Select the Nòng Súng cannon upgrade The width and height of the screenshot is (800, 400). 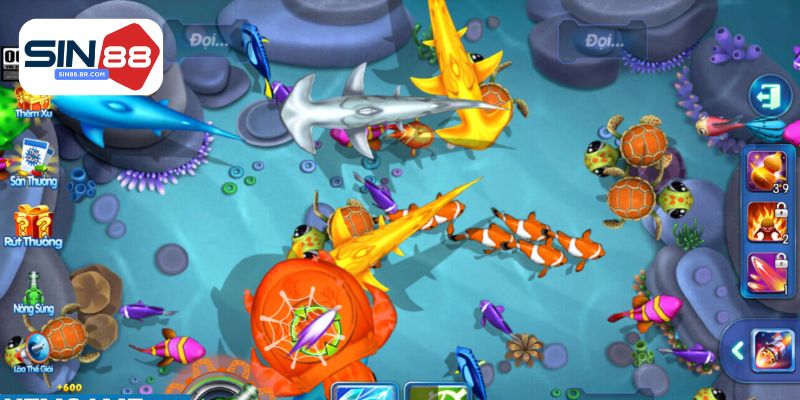point(34,290)
